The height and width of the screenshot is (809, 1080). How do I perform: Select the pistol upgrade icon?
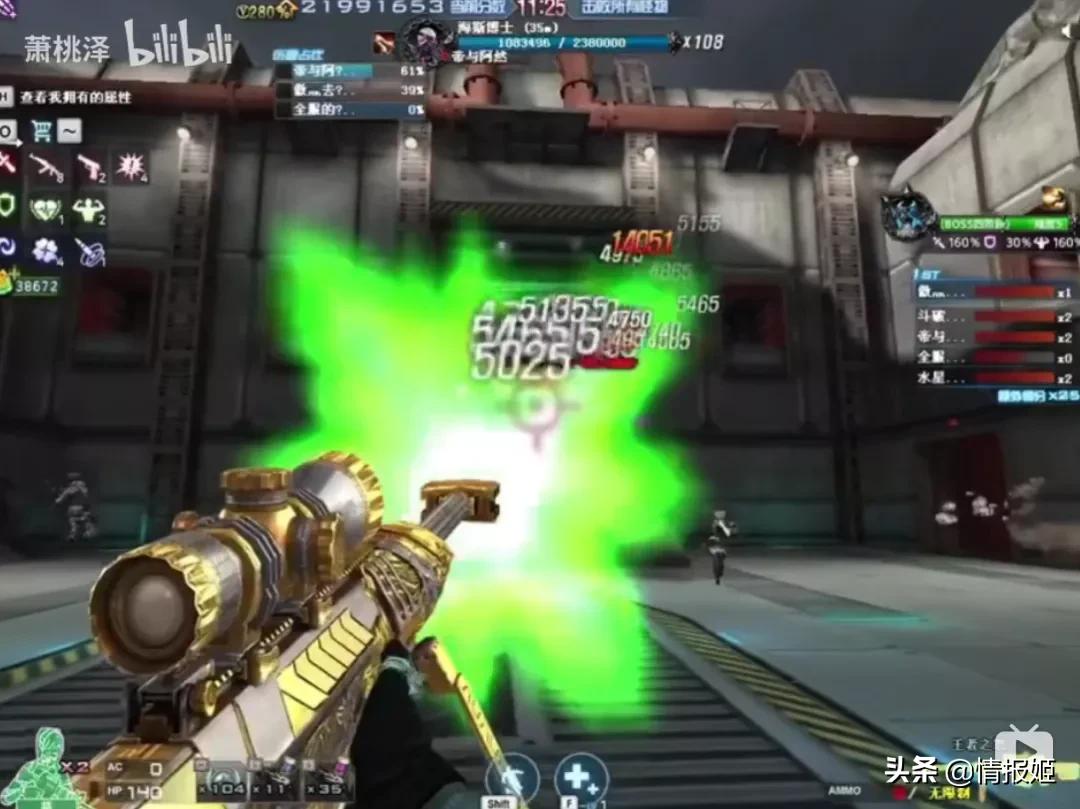click(x=89, y=166)
